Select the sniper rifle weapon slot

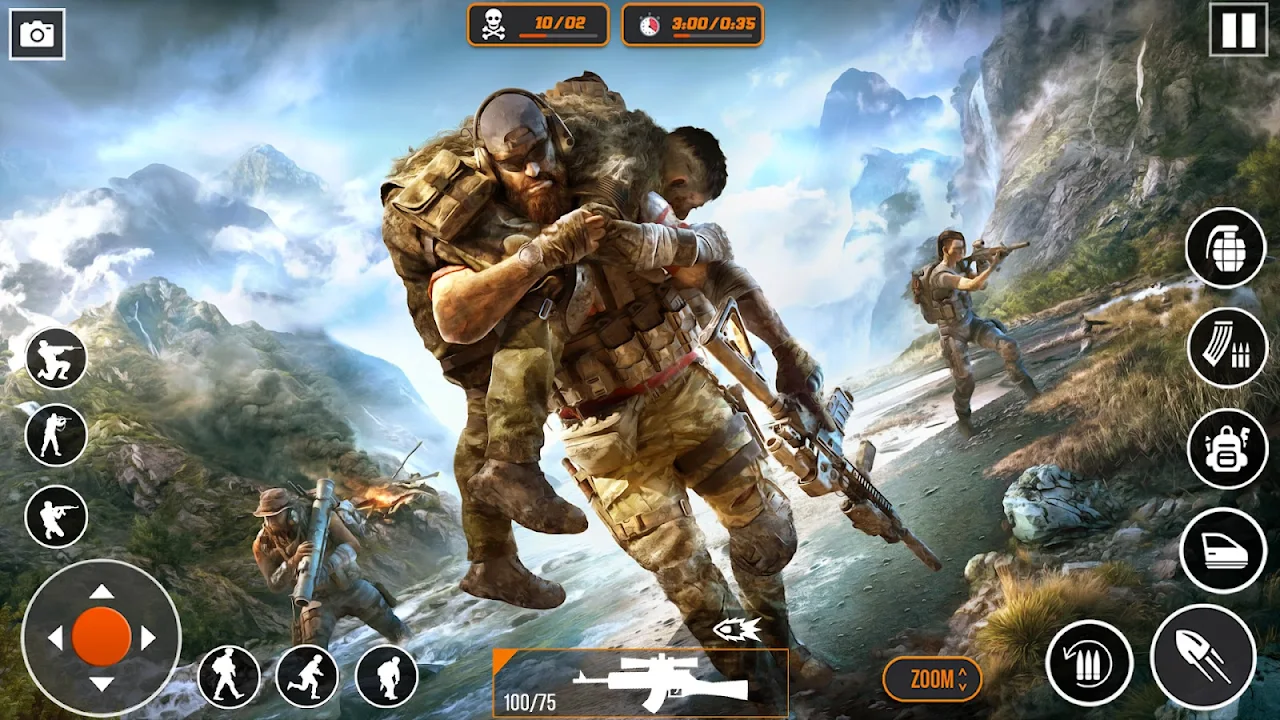[x=640, y=682]
